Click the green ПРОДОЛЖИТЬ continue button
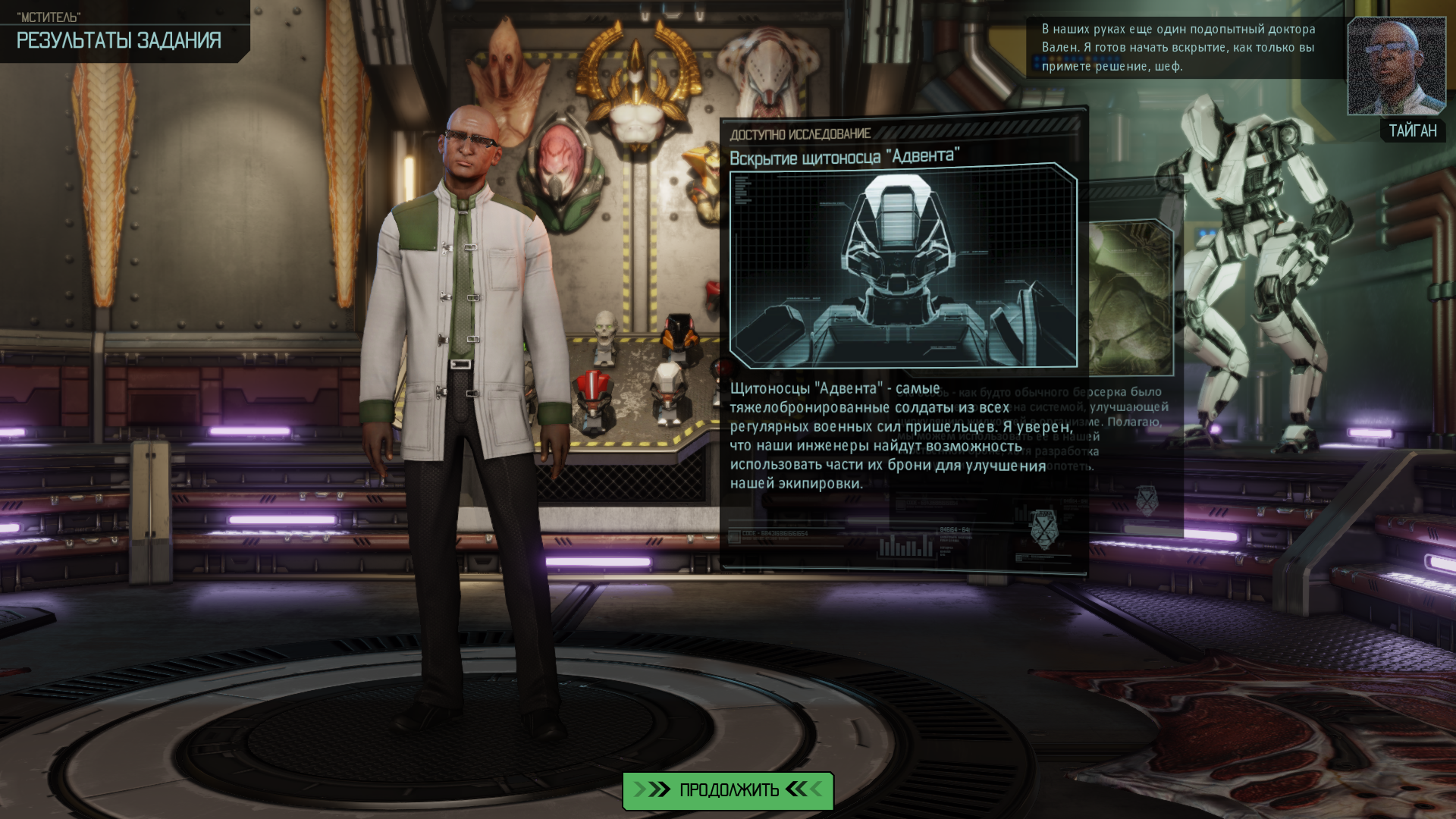 click(x=728, y=790)
